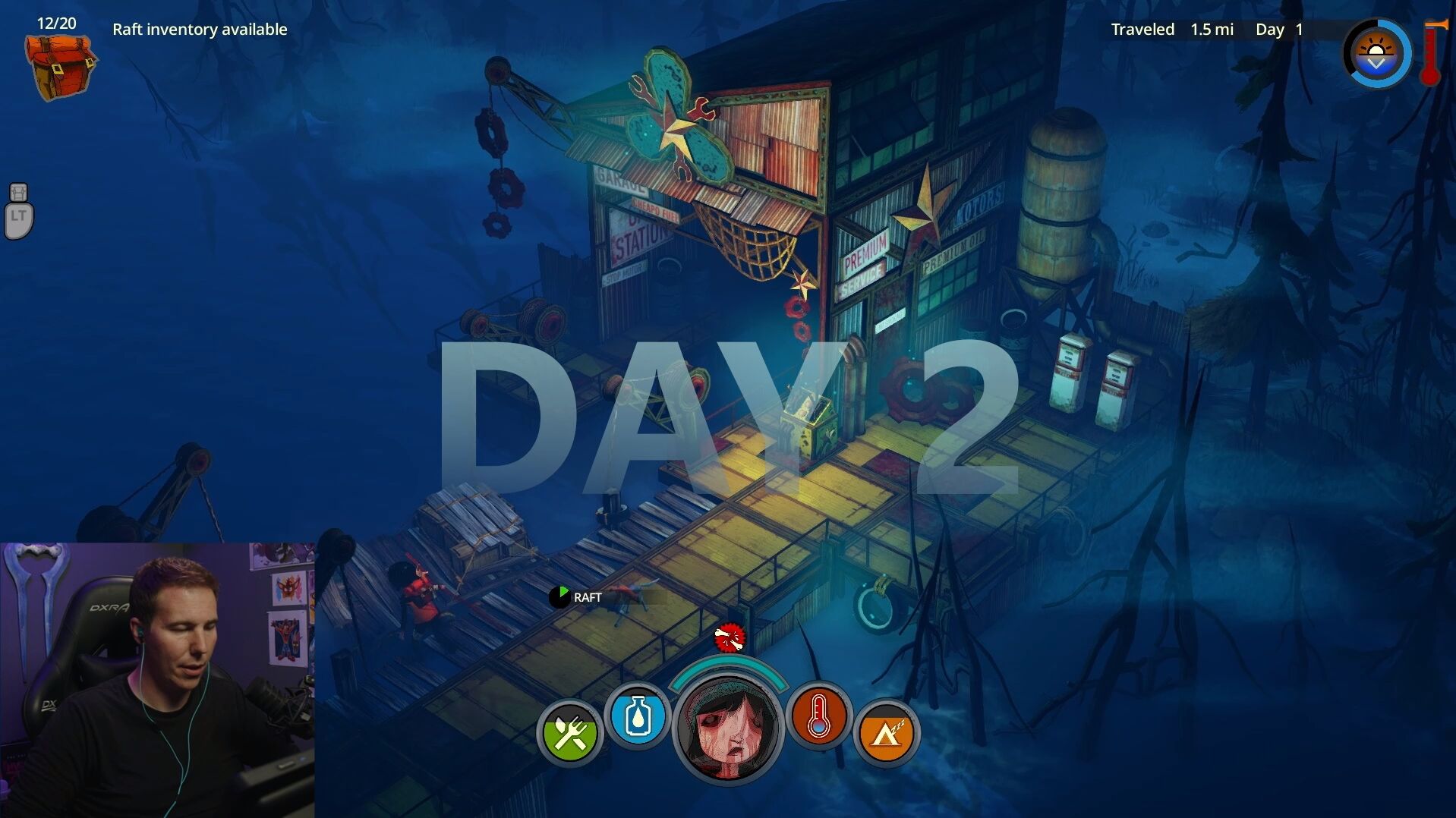Select the red thermometer warmth icon
Viewport: 1456px width, 818px height.
pyautogui.click(x=818, y=716)
